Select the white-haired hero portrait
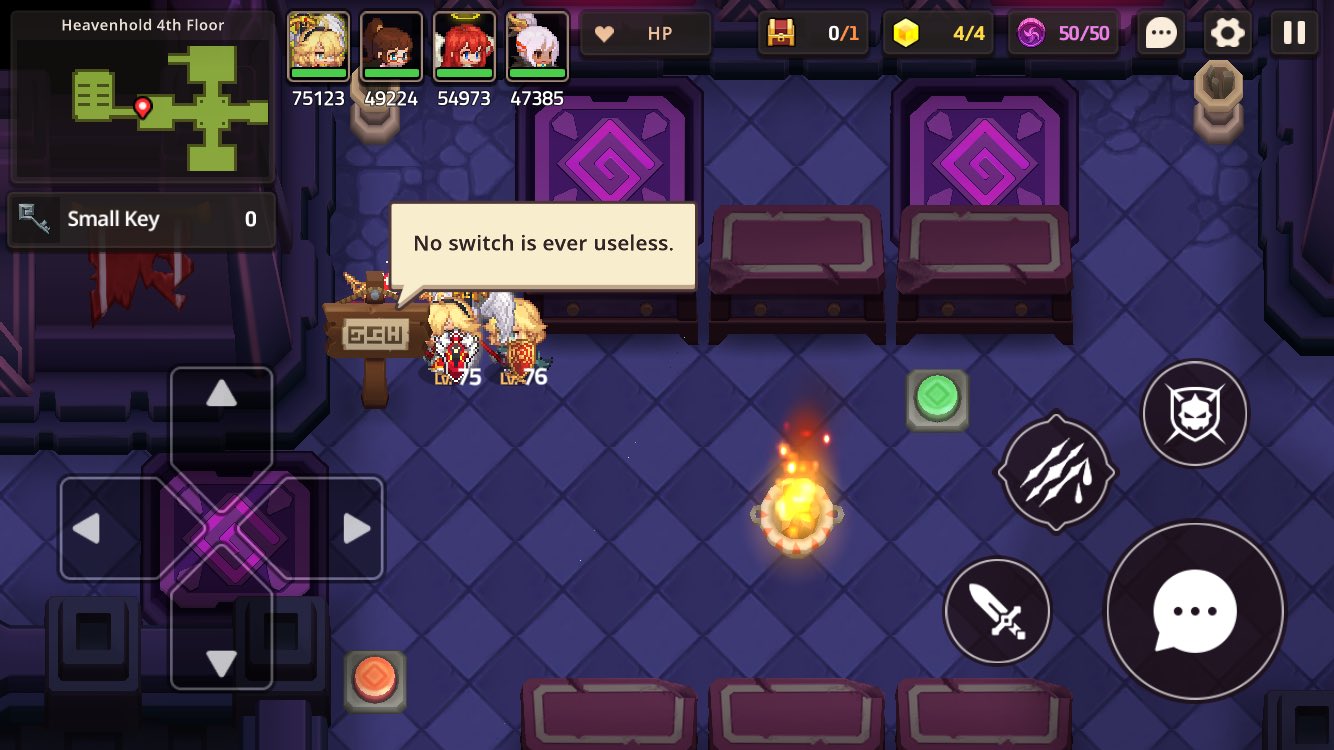The height and width of the screenshot is (750, 1334). pyautogui.click(x=537, y=46)
